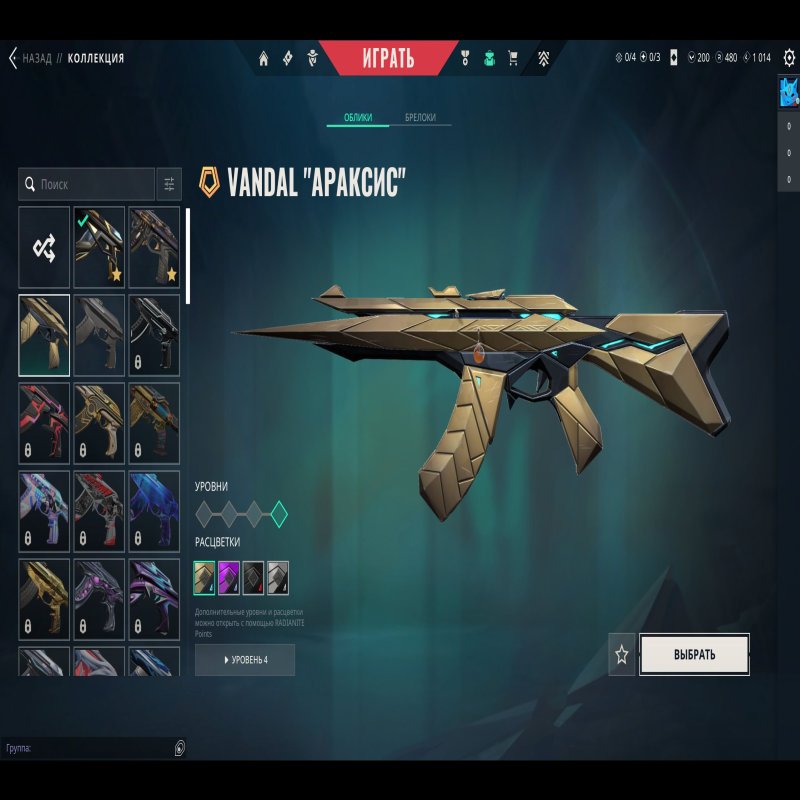This screenshot has width=800, height=800.
Task: Open the player card avatar in the corner
Action: (x=788, y=94)
